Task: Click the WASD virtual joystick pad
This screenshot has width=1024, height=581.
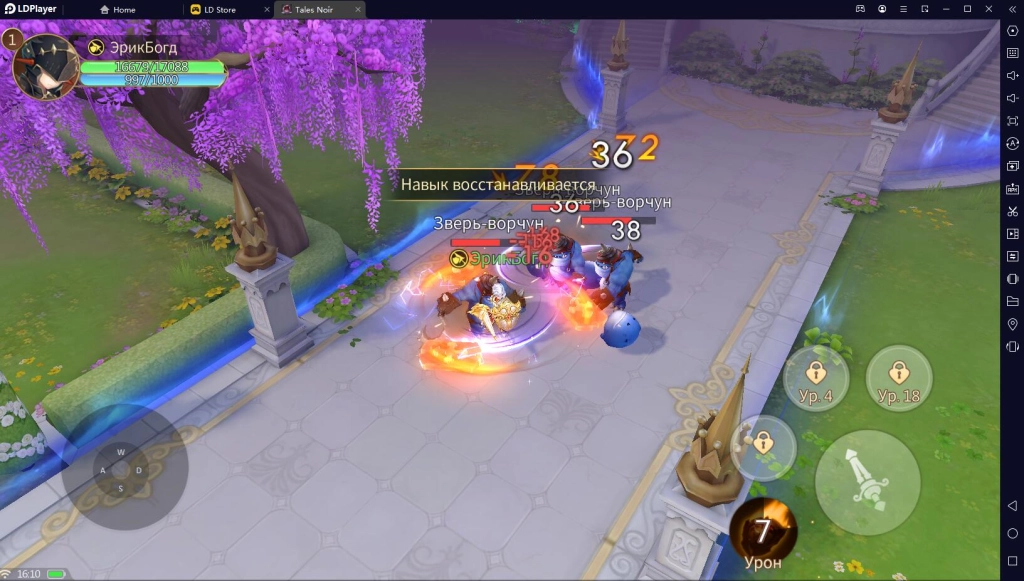Action: [x=120, y=470]
